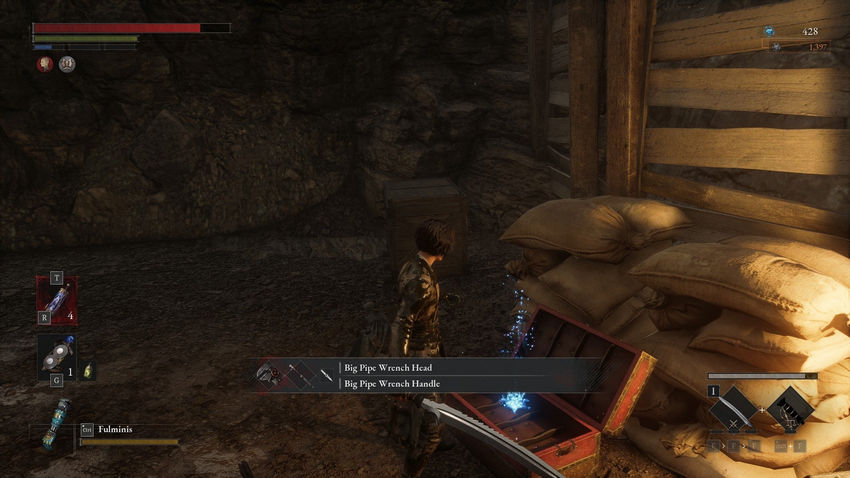Select the curved blade weapon slot

[735, 410]
